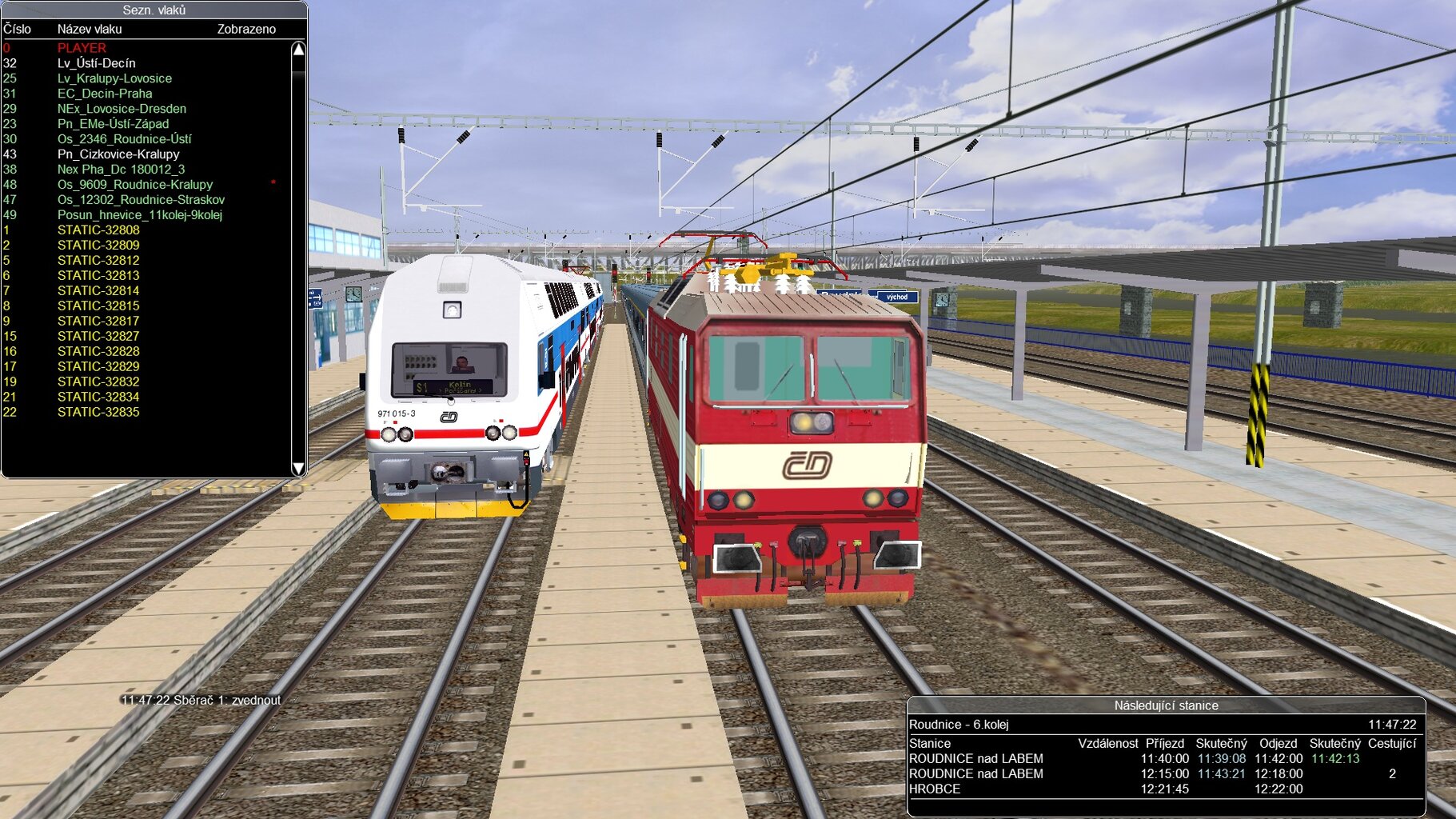Viewport: 1456px width, 819px height.
Task: Choose STATIC-32817 from the train list
Action: pos(98,321)
